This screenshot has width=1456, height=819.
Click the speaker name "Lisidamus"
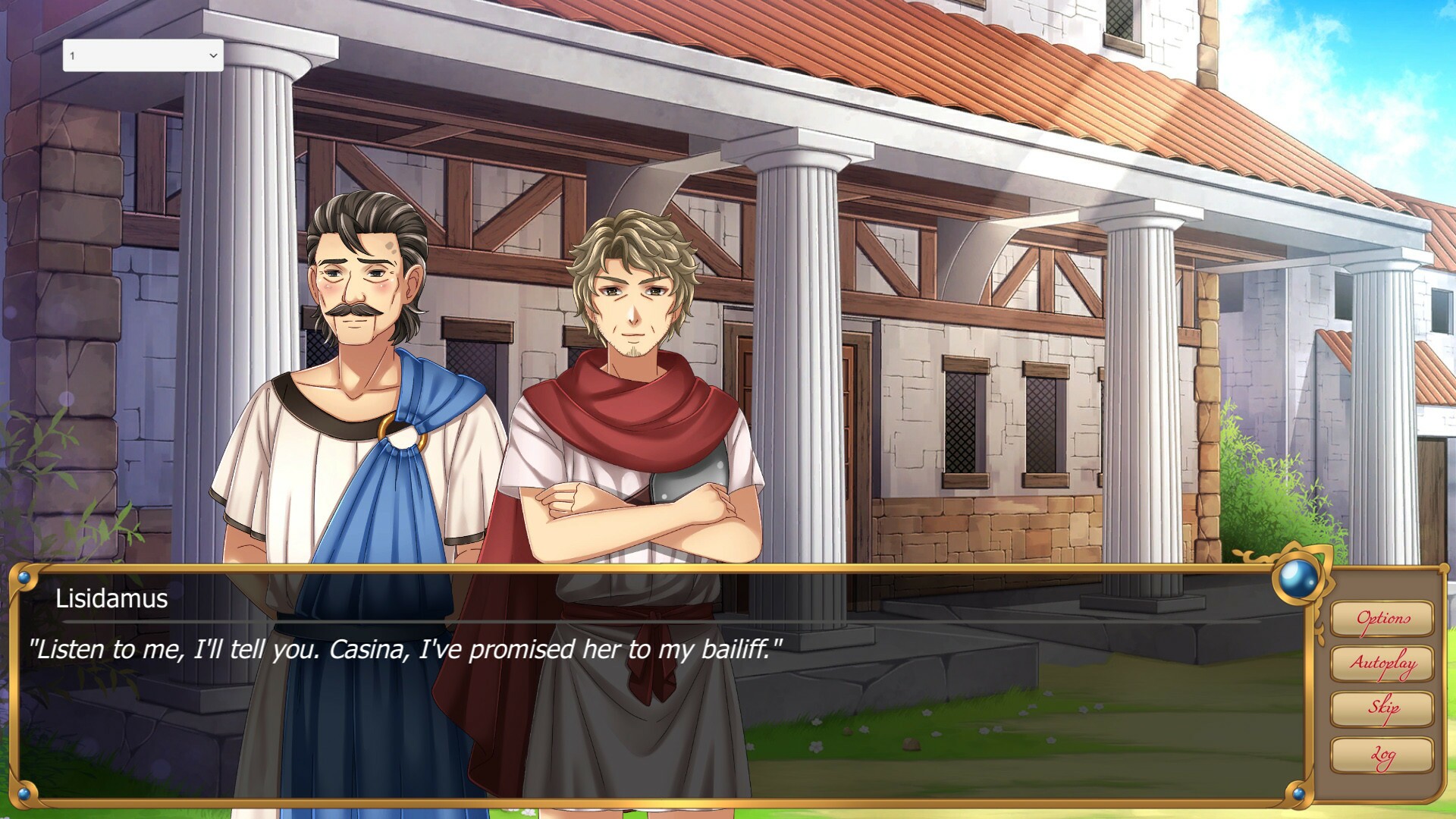[x=112, y=599]
